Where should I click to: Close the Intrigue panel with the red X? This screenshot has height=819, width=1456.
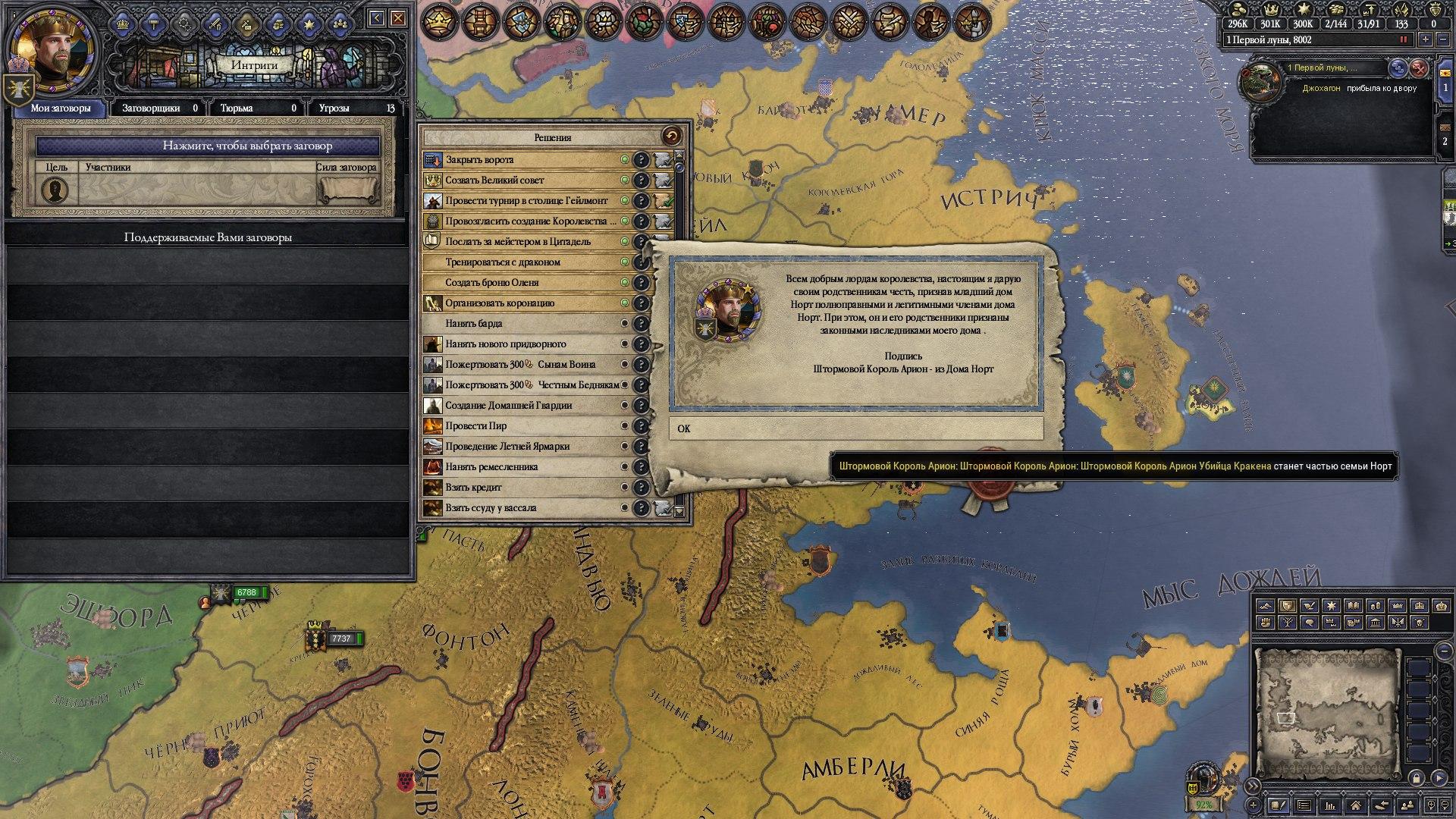pos(398,18)
